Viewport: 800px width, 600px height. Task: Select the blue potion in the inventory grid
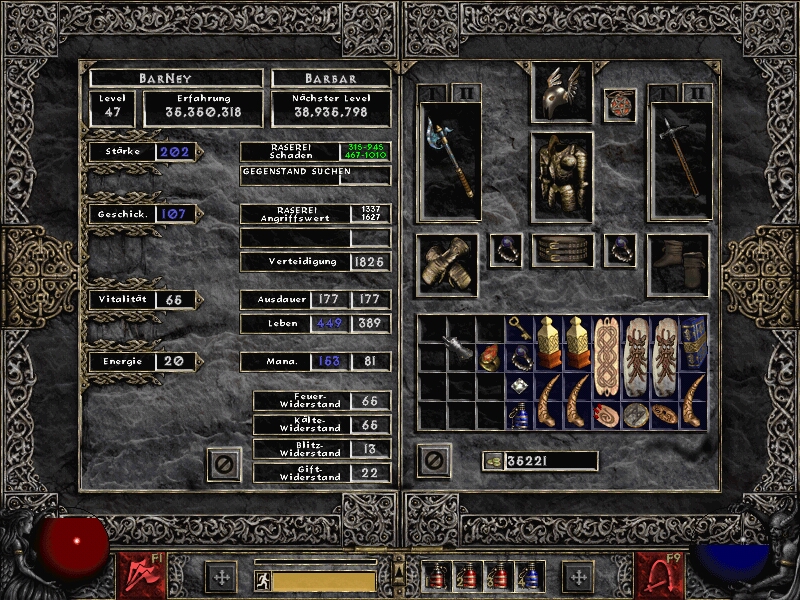519,414
